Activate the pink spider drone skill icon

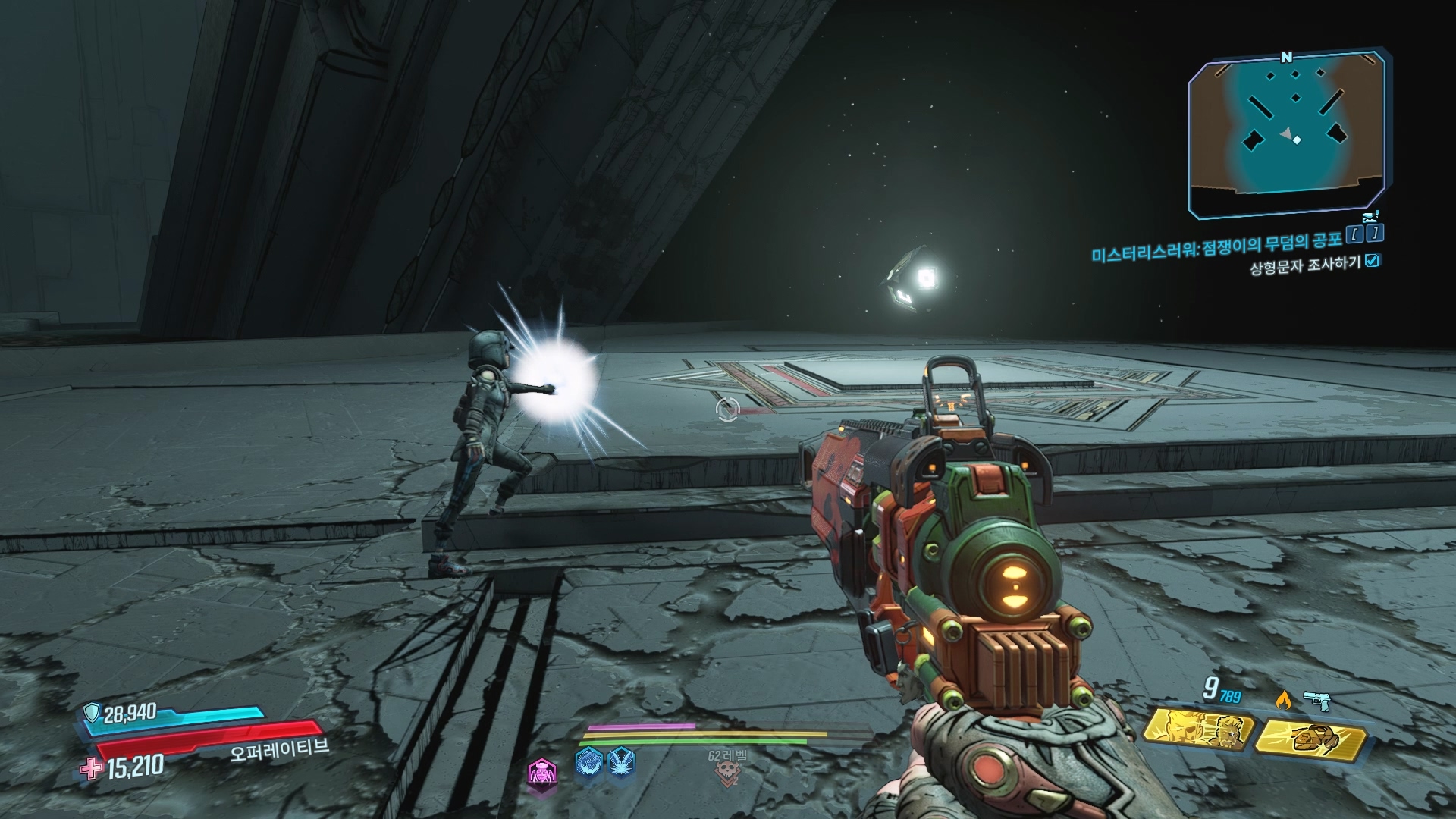coord(540,773)
